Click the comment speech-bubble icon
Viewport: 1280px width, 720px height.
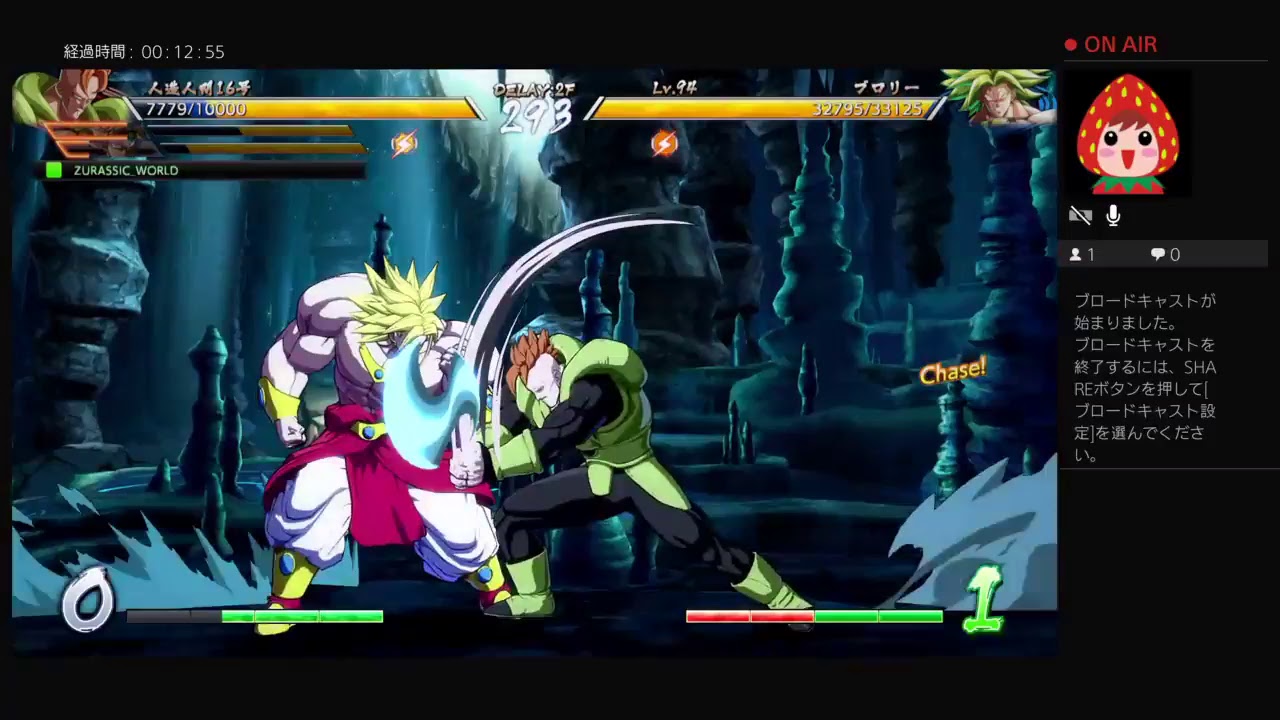[1159, 254]
